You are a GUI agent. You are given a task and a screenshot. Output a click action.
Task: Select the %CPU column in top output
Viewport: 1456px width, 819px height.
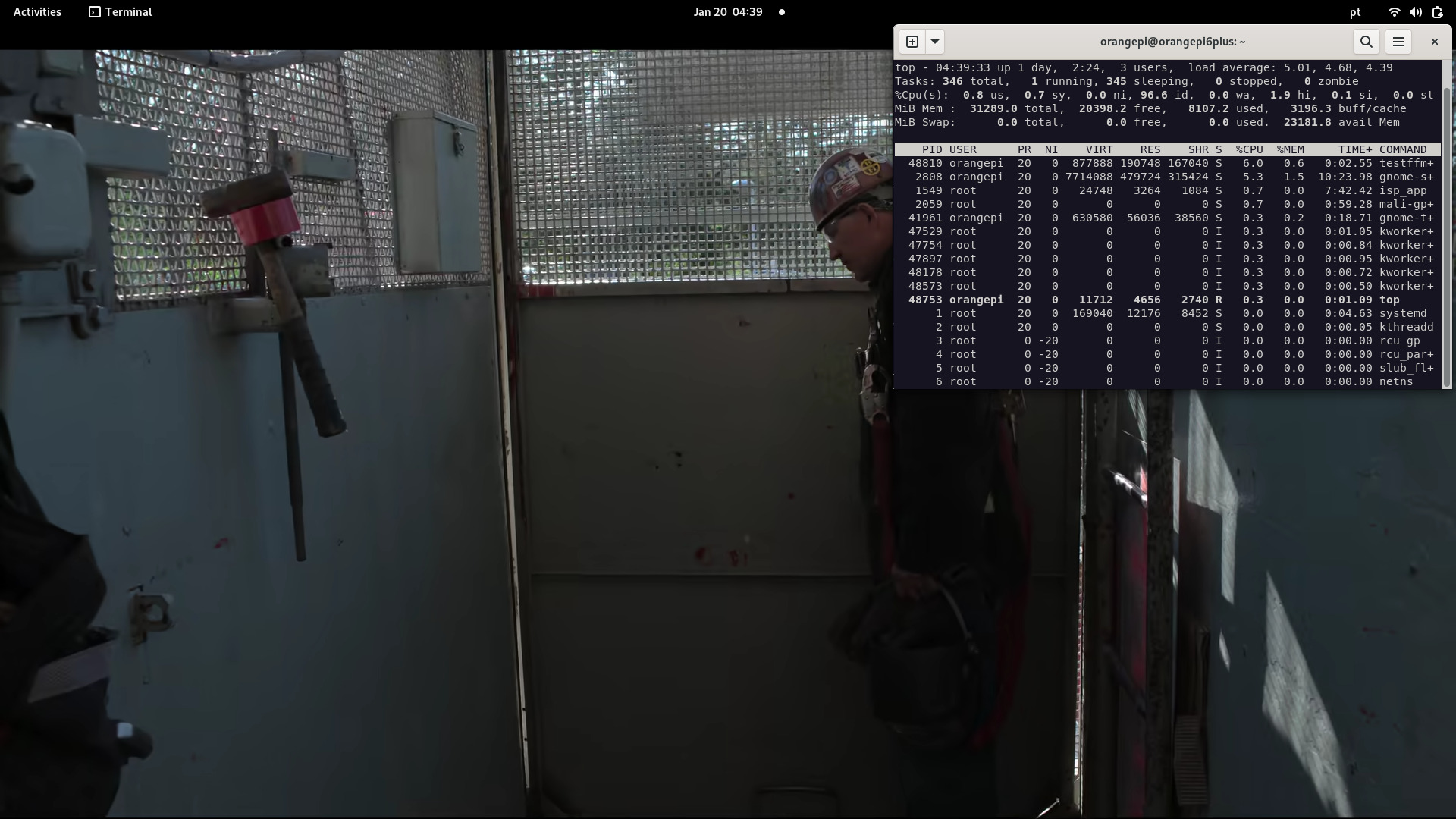1250,149
